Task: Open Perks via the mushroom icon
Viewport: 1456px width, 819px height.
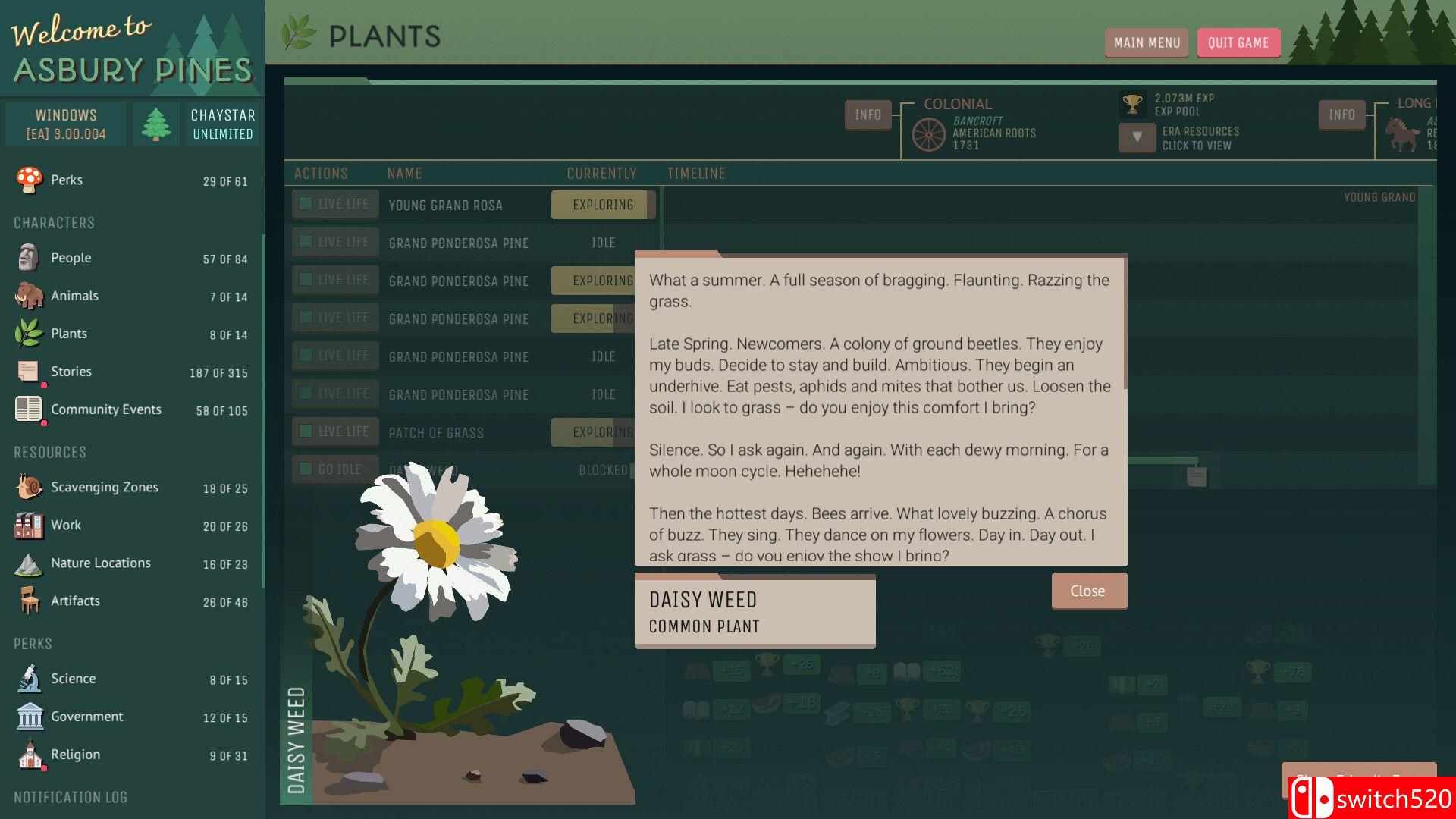Action: click(29, 180)
